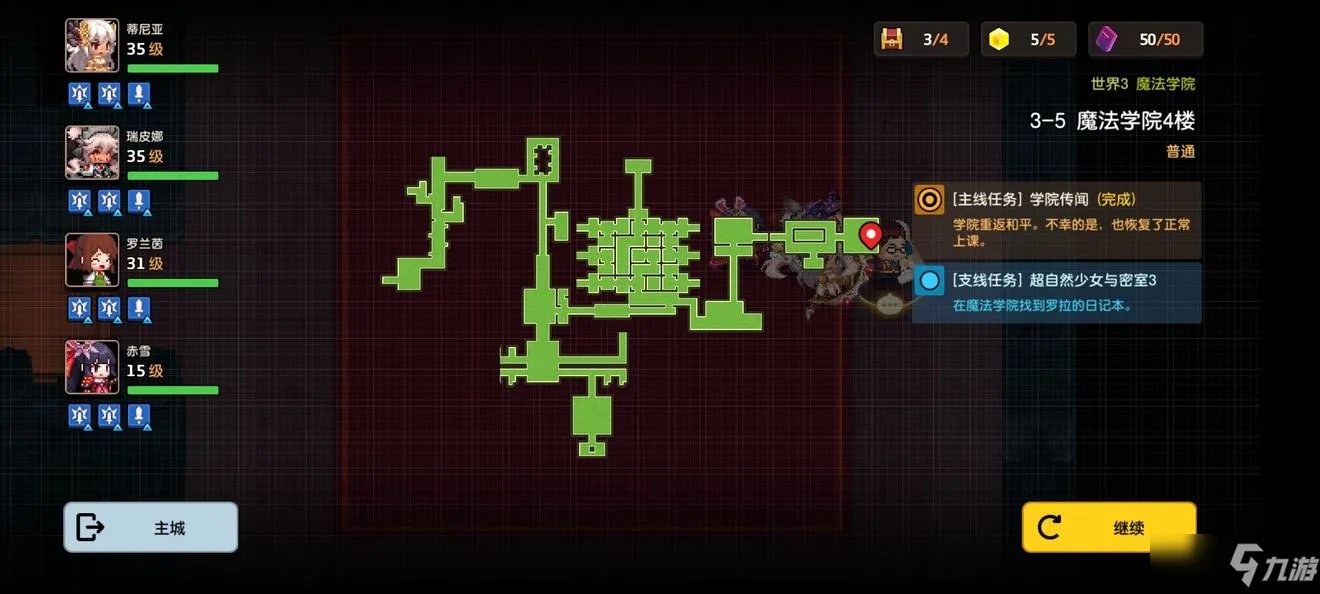Image resolution: width=1320 pixels, height=594 pixels.
Task: Open the 超自然少女与密室3 side quest entry
Action: coord(1056,292)
